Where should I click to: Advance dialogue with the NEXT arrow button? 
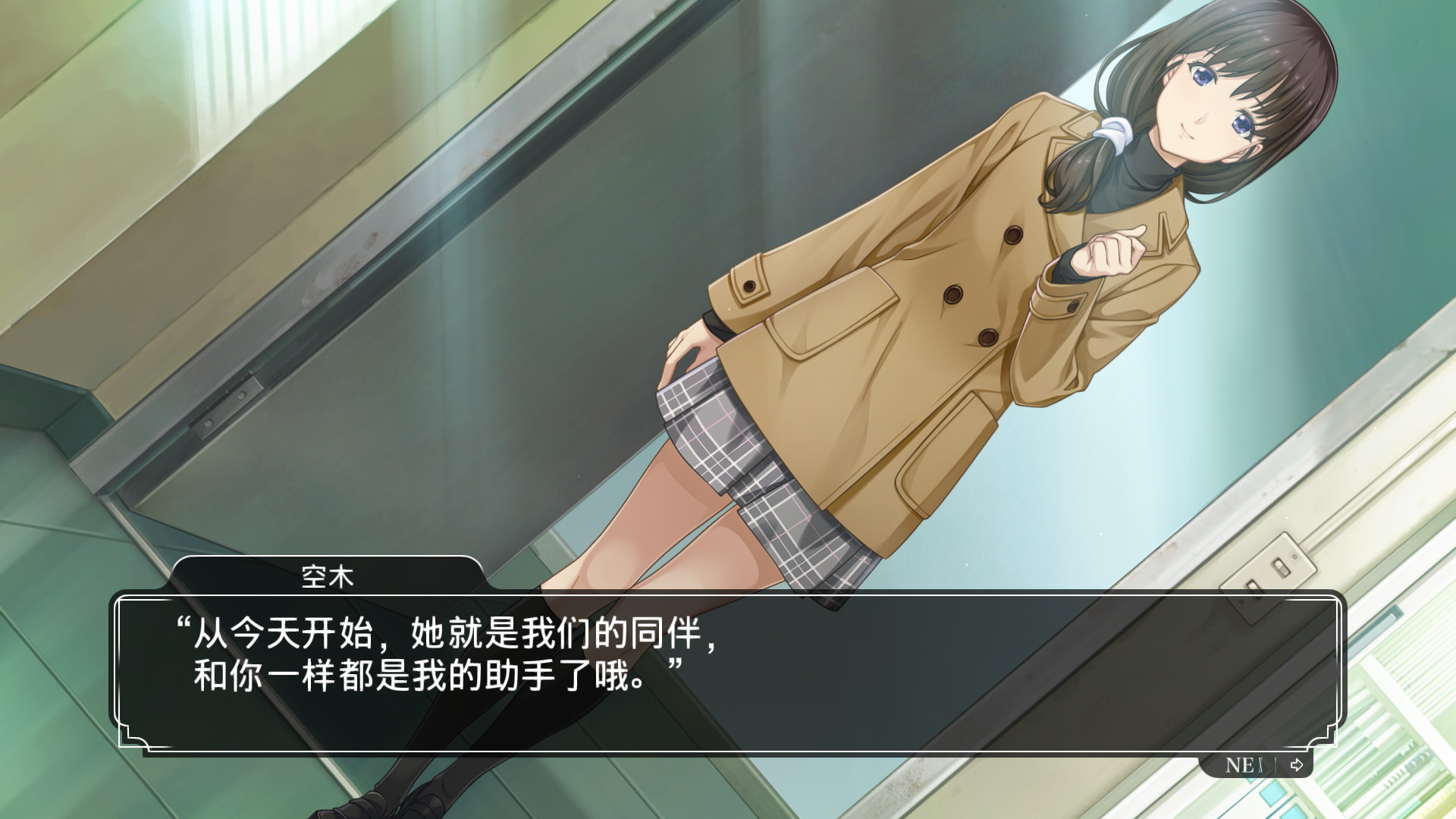pyautogui.click(x=1296, y=764)
